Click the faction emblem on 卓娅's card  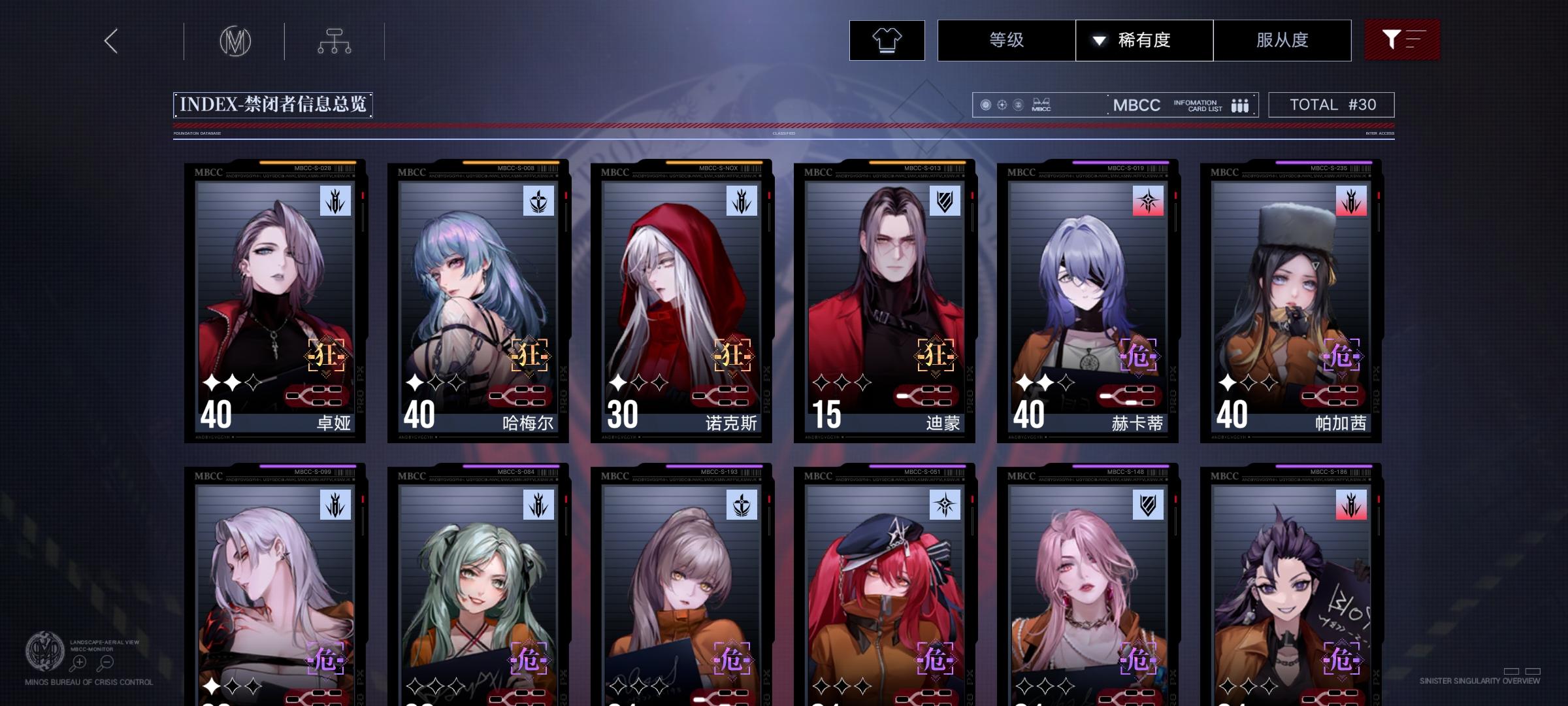pos(334,202)
